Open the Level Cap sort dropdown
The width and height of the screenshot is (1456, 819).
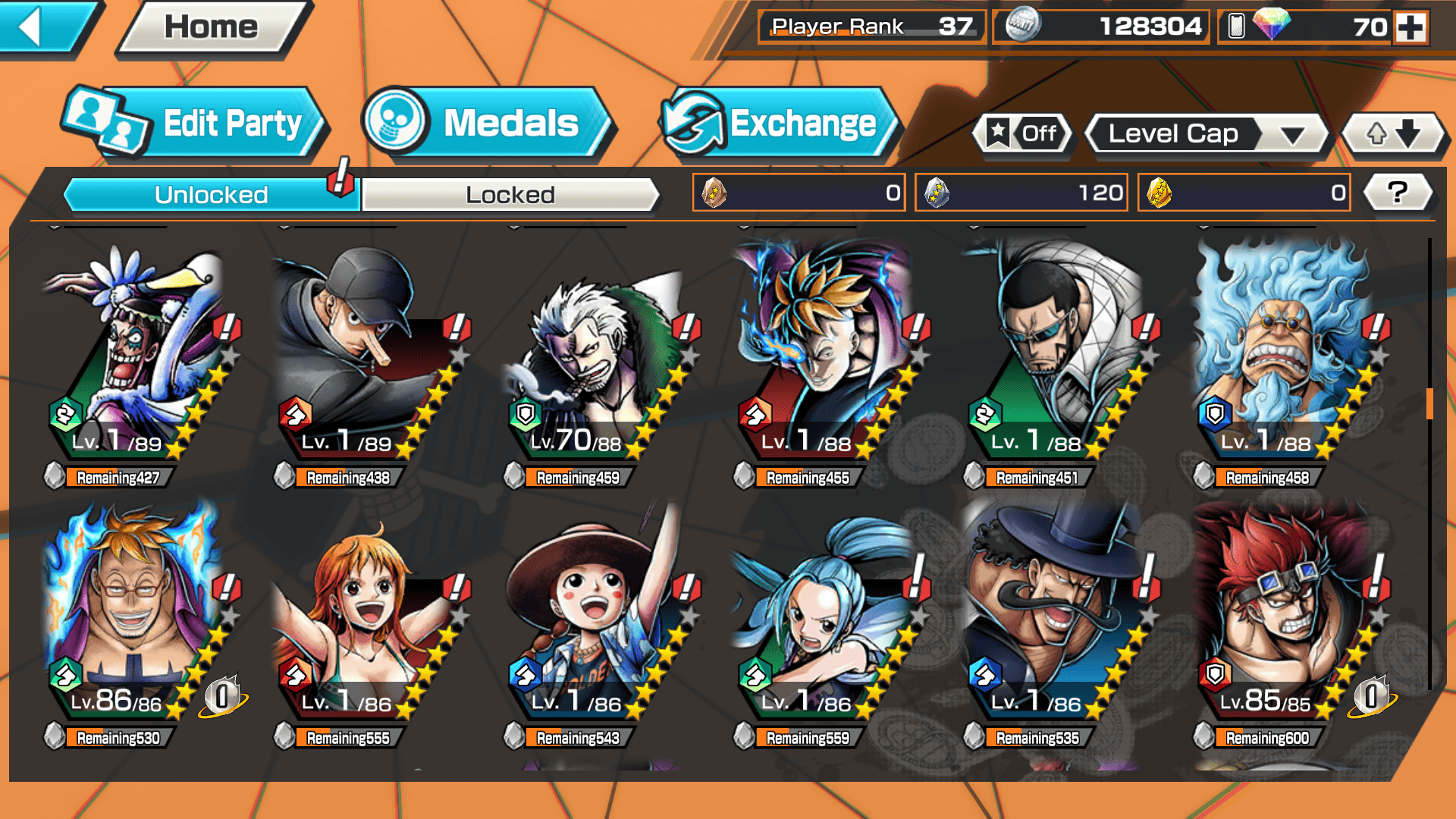click(1206, 134)
